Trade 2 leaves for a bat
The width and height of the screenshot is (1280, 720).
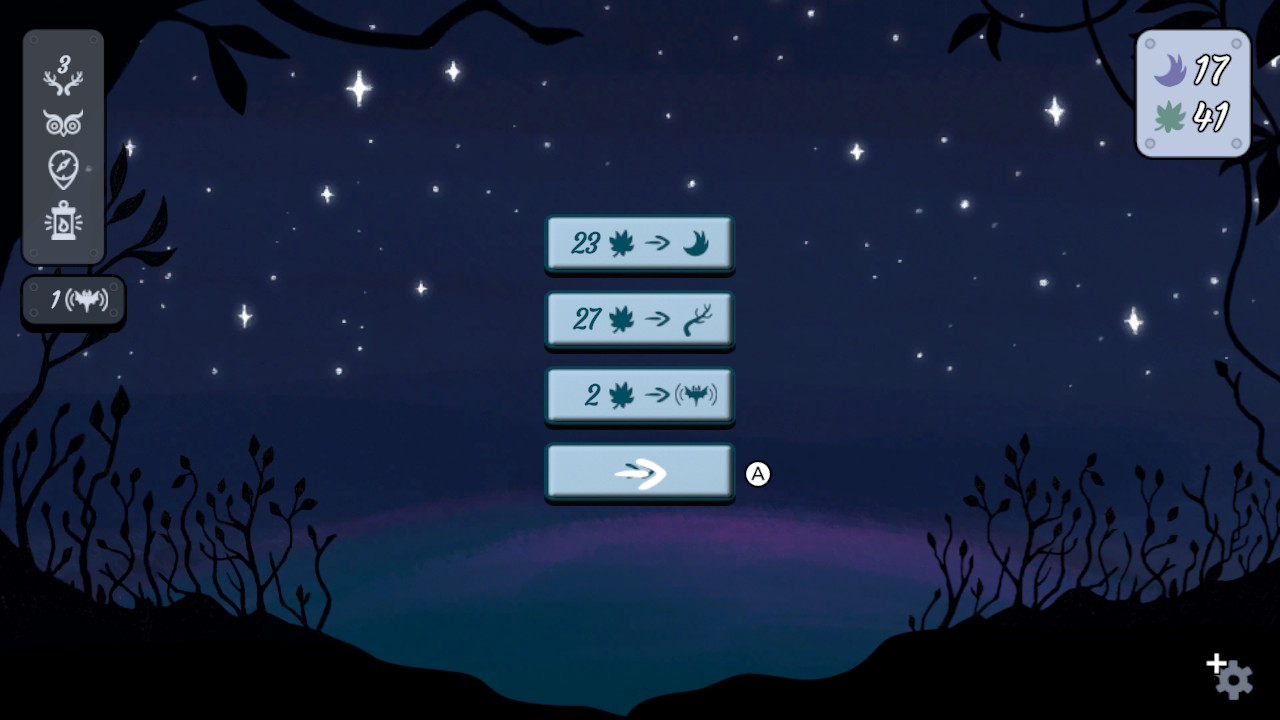click(639, 394)
